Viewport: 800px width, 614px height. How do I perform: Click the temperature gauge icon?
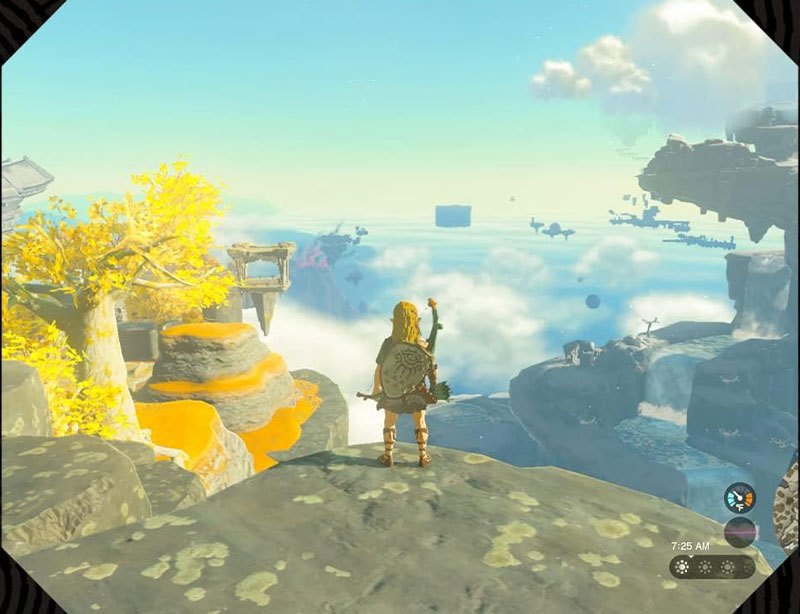[740, 497]
